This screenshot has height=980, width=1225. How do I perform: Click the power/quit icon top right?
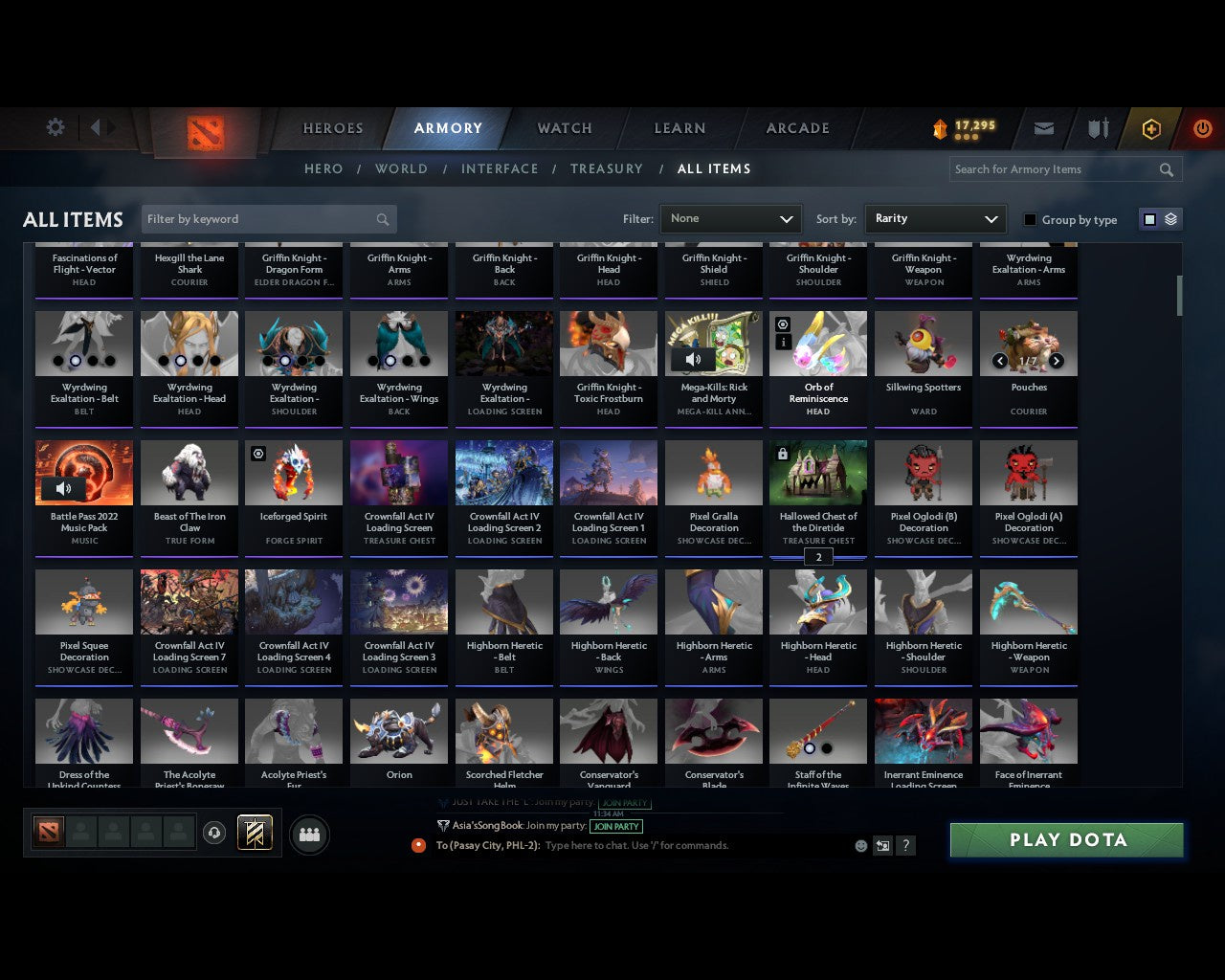coord(1202,128)
